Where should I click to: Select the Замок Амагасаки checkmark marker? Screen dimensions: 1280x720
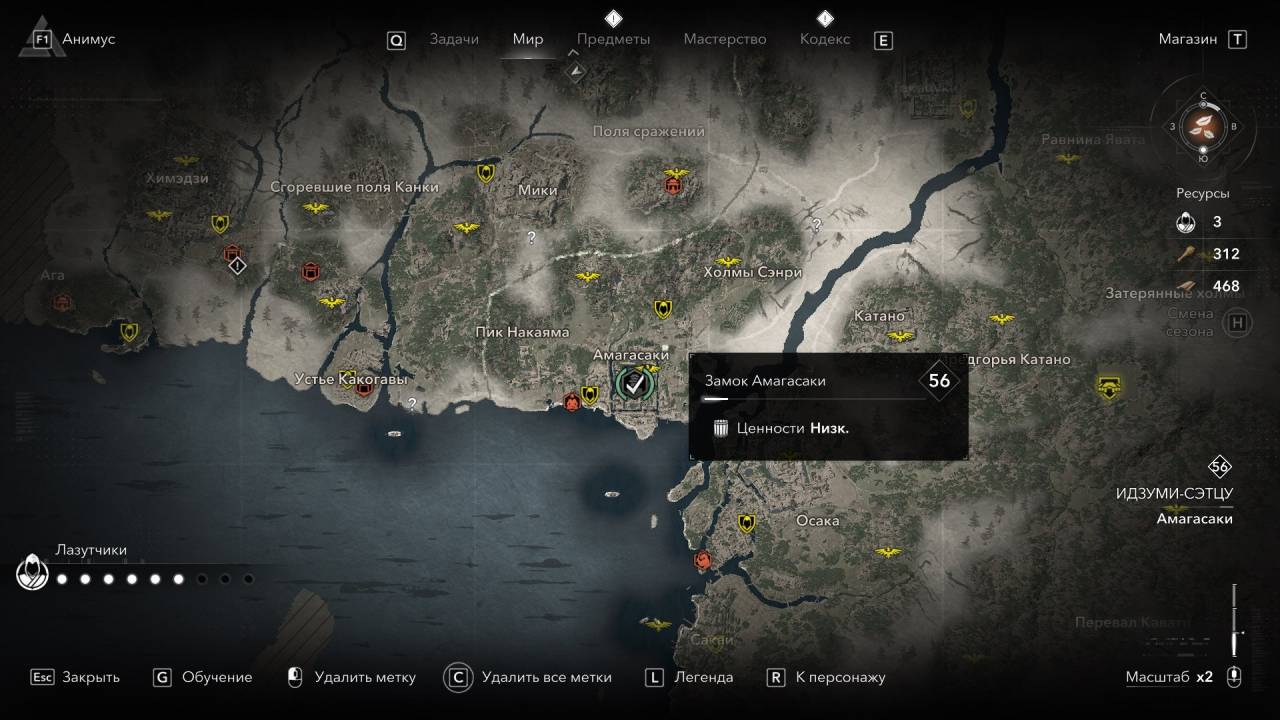tap(633, 381)
